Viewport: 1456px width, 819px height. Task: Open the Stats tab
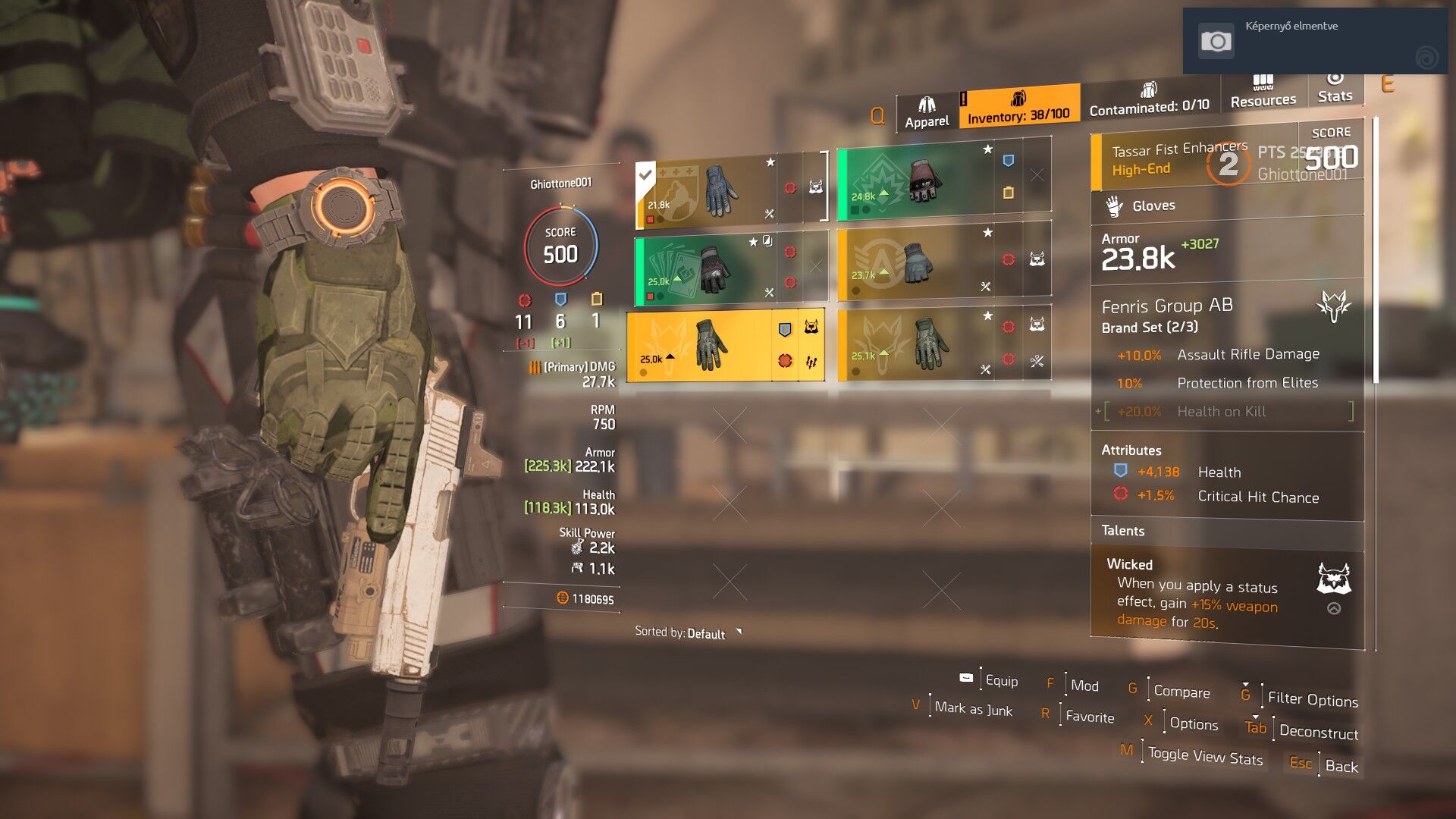pyautogui.click(x=1335, y=87)
